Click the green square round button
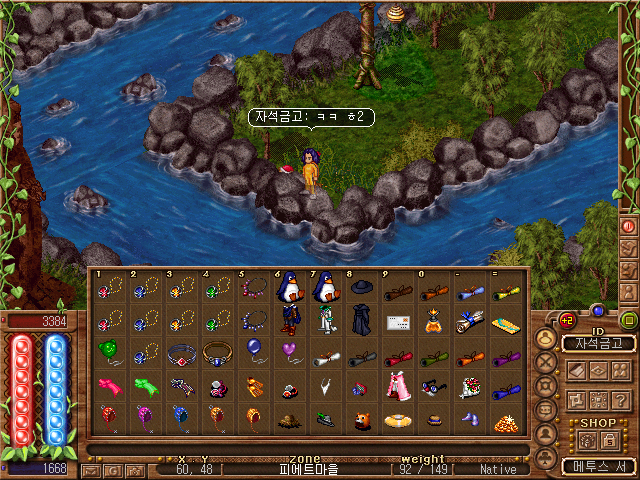The width and height of the screenshot is (640, 480). 629,320
